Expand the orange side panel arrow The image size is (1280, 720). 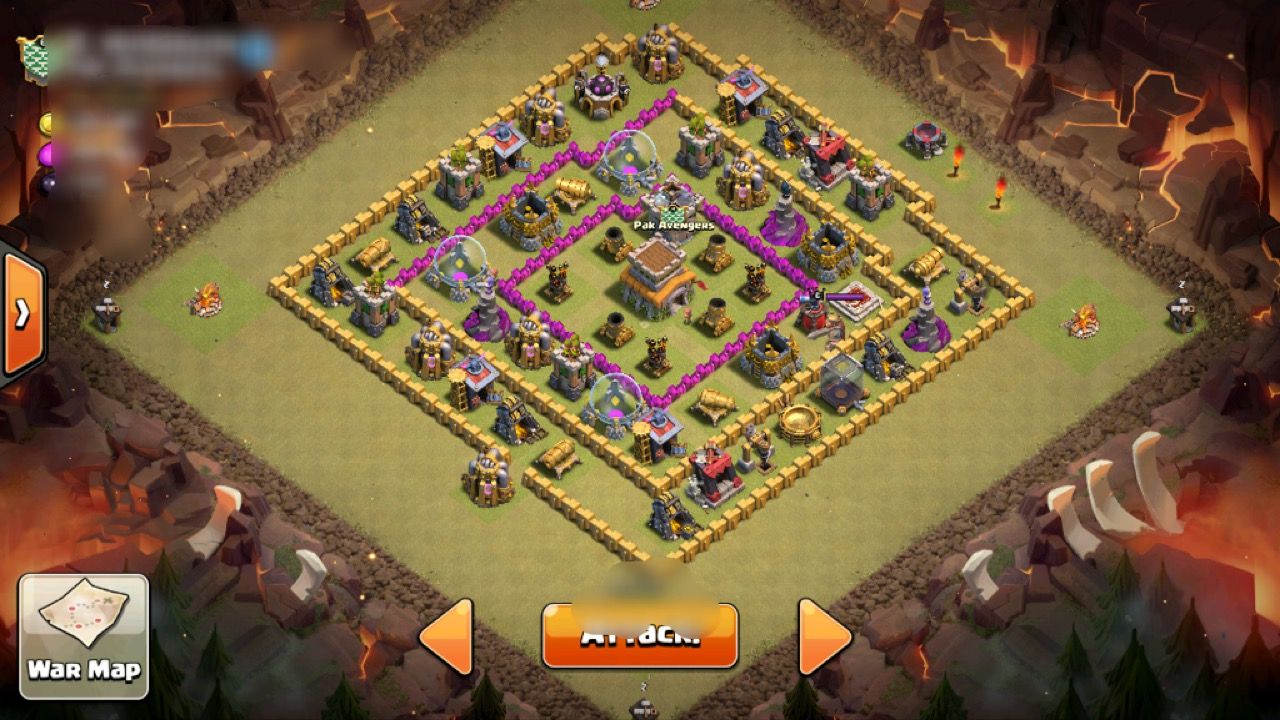click(x=22, y=314)
